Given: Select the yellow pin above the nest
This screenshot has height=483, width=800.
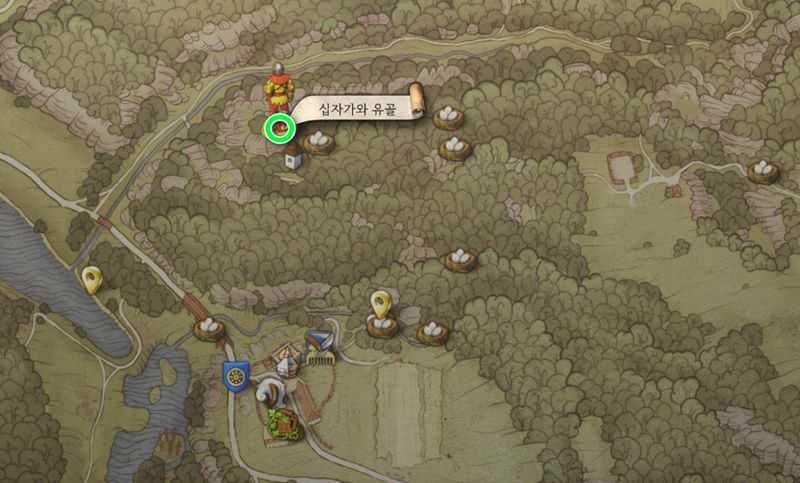Looking at the screenshot, I should 380,302.
